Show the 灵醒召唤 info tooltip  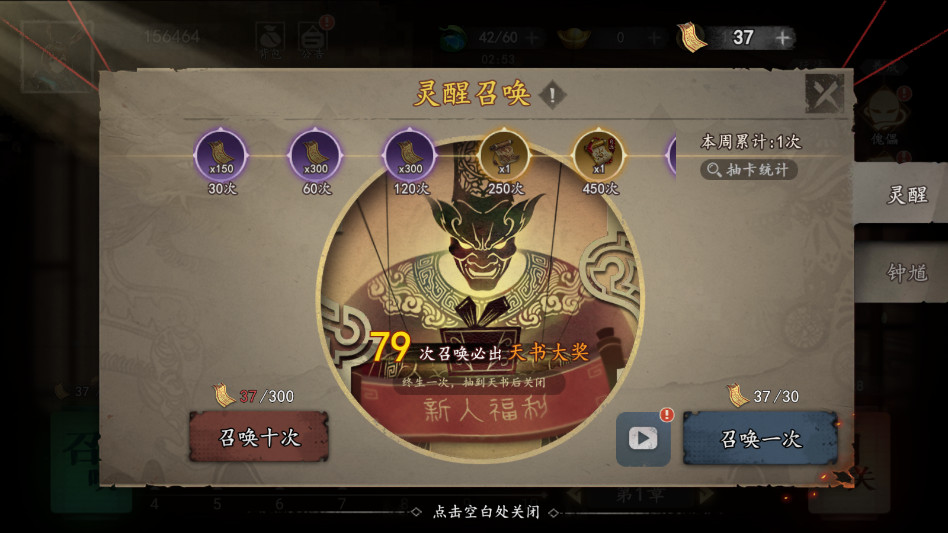tap(551, 96)
